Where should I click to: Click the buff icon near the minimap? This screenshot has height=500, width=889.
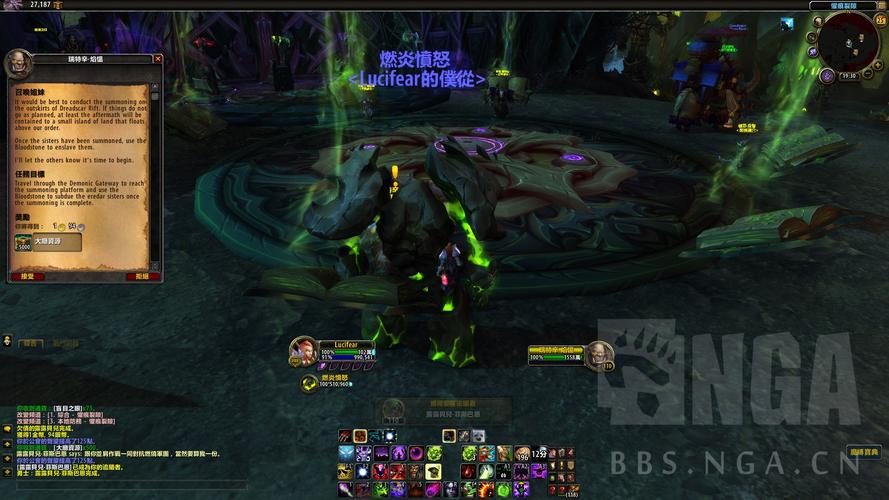(x=787, y=25)
